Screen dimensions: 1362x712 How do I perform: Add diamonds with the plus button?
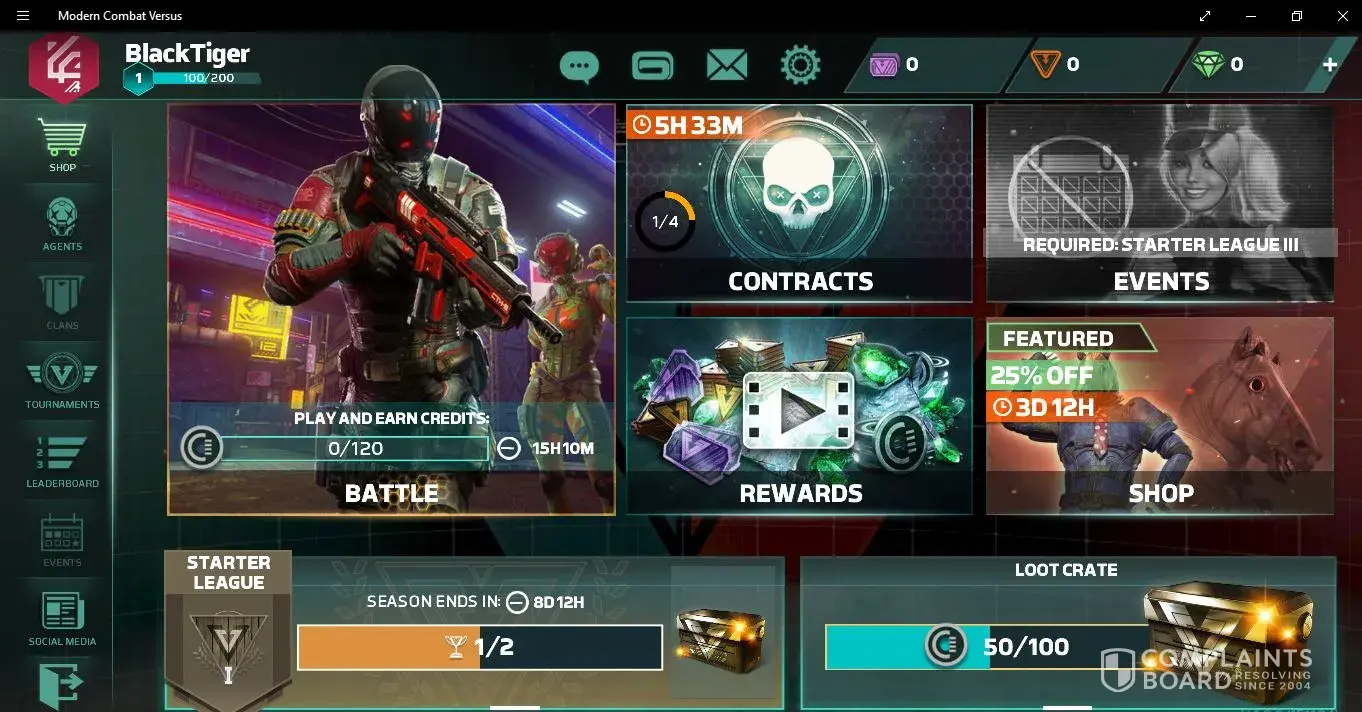pyautogui.click(x=1330, y=65)
